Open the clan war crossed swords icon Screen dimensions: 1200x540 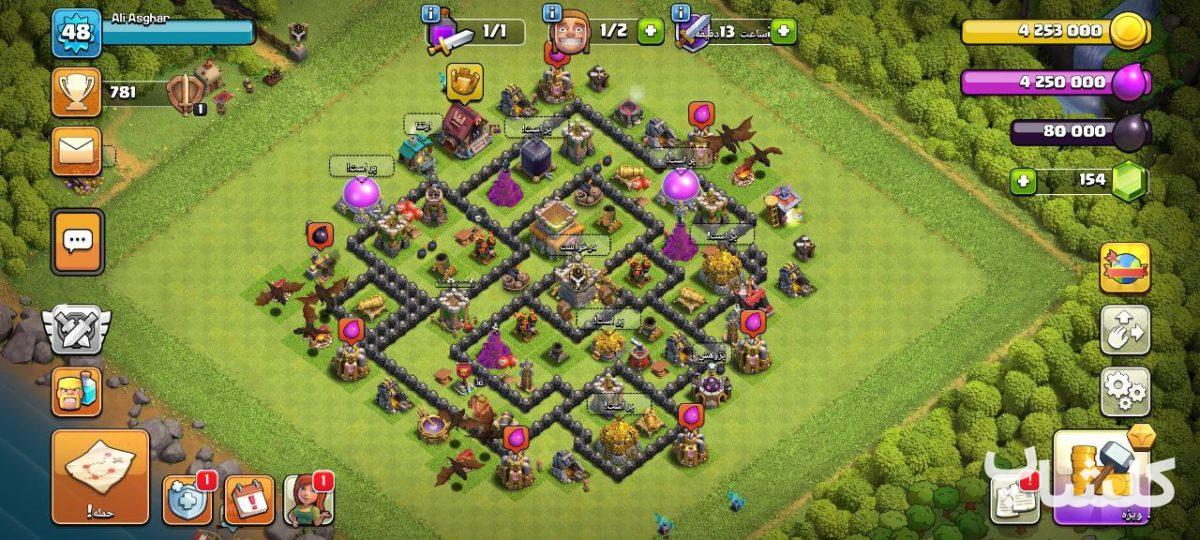(76, 330)
